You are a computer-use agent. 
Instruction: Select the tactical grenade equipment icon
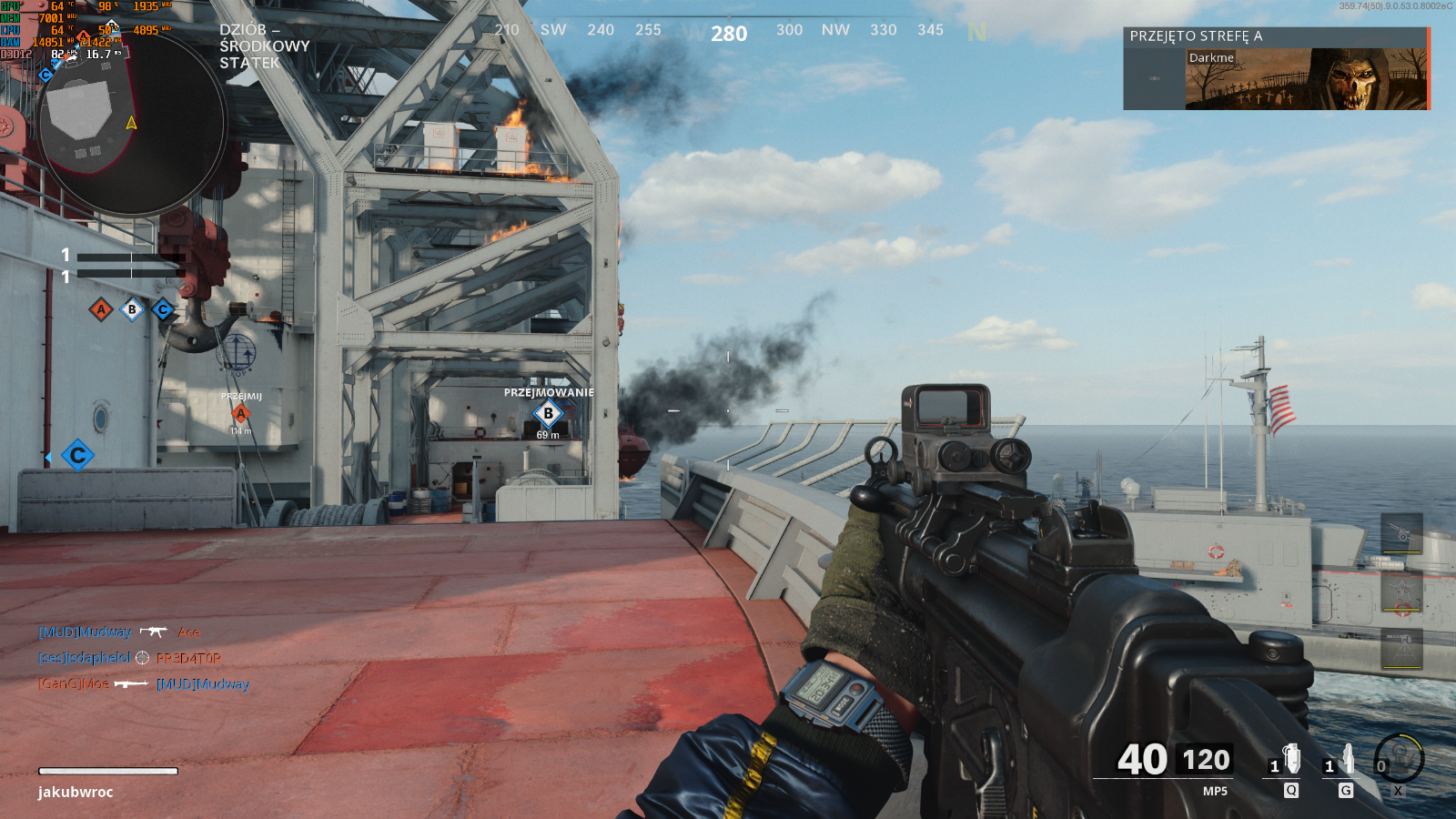pos(1347,759)
